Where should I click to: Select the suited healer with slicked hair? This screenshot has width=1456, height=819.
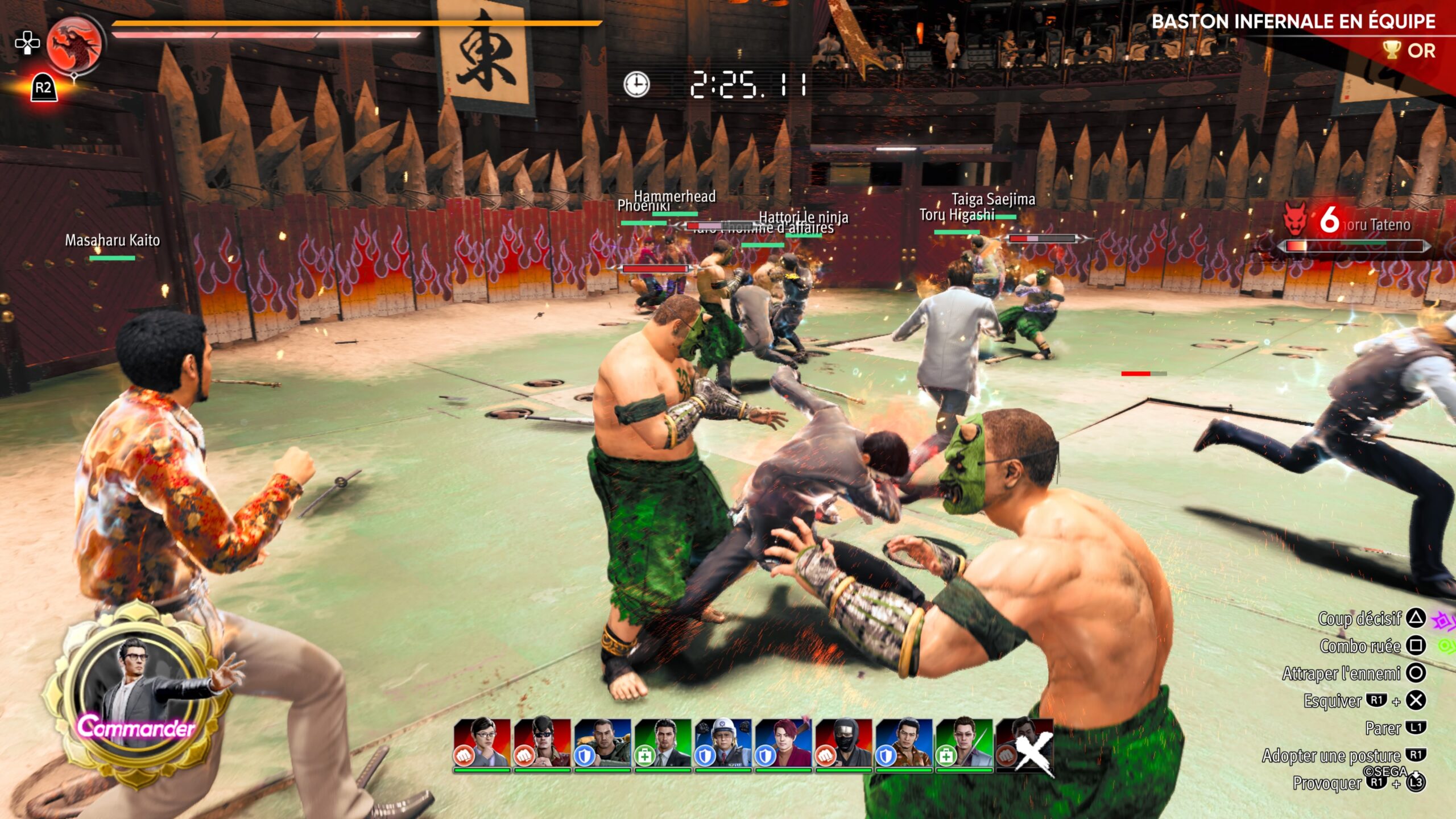663,743
